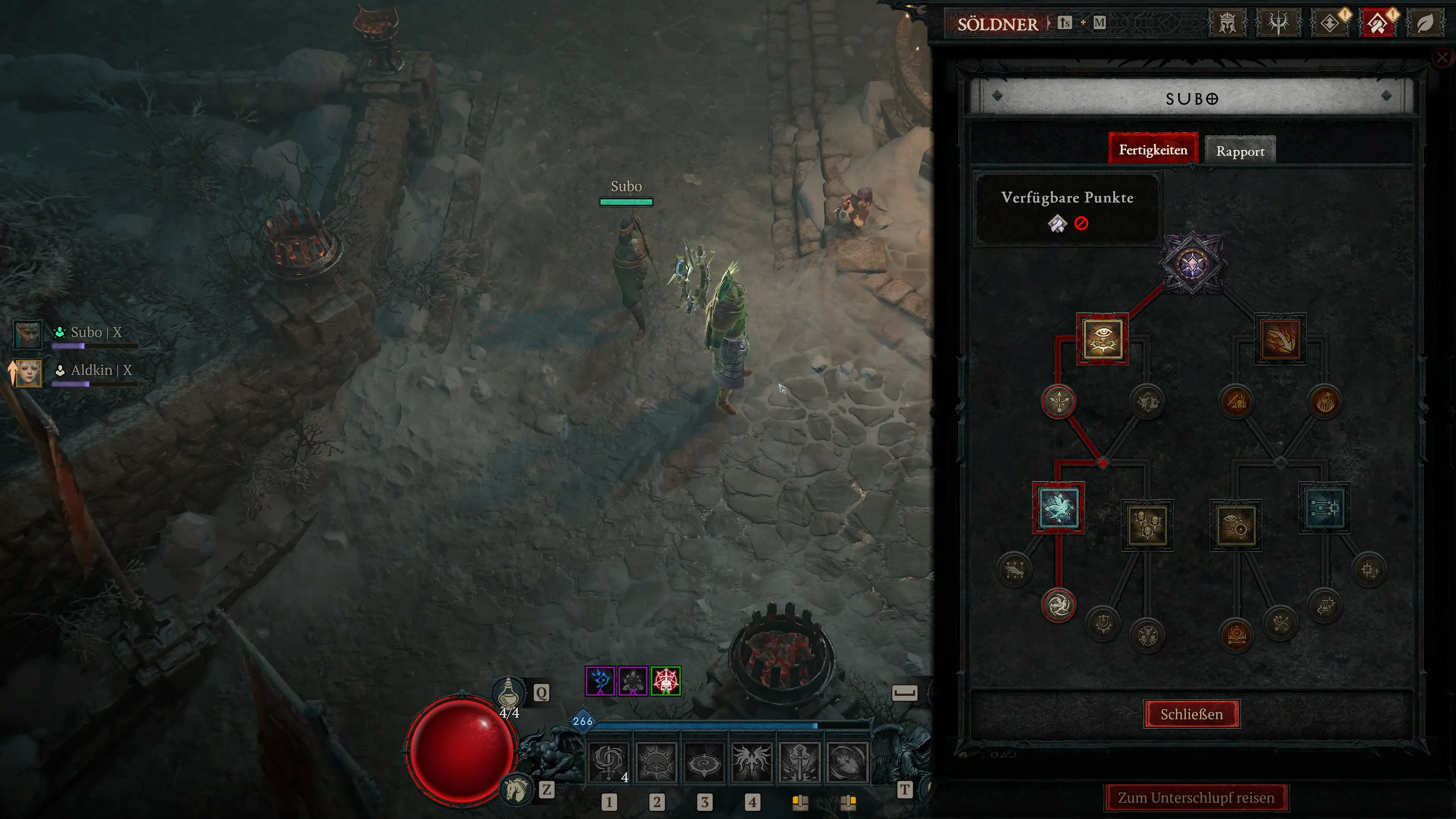
Task: Activate the winged skill in slot 4
Action: 752,762
